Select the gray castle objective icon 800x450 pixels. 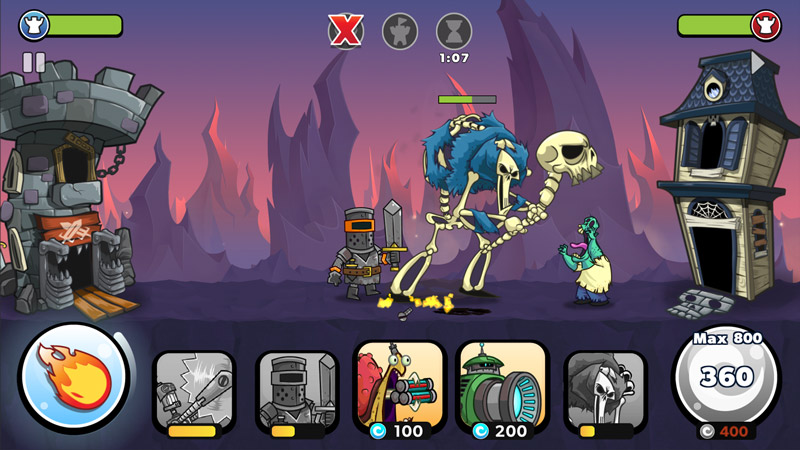click(x=400, y=31)
